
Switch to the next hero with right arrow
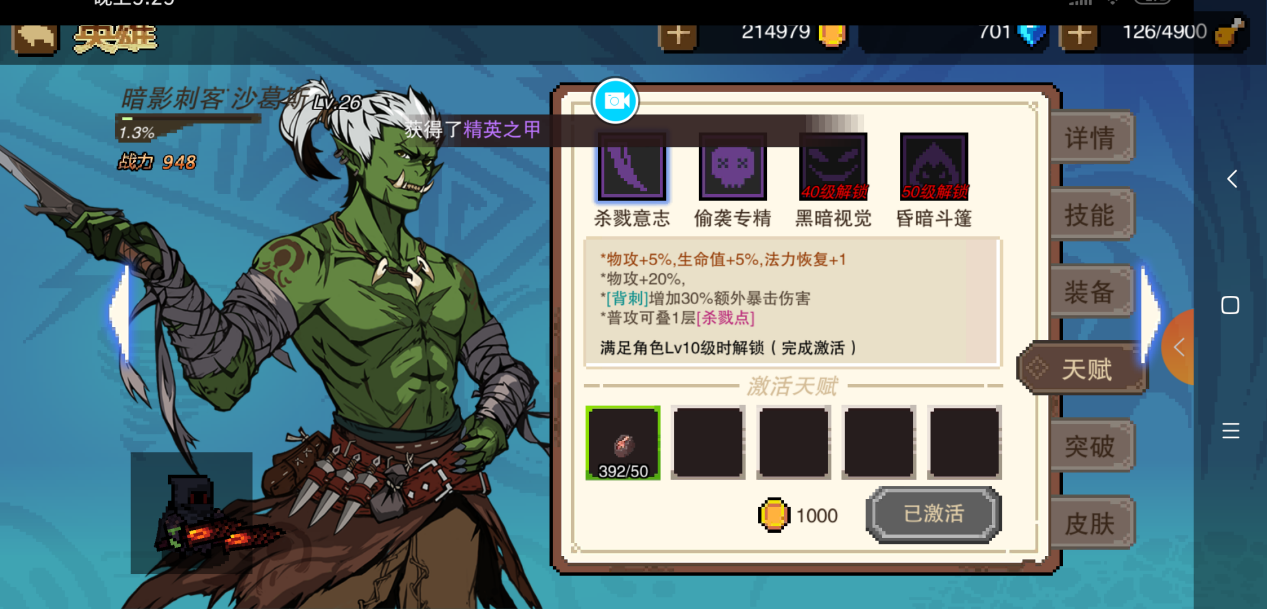pos(1151,313)
